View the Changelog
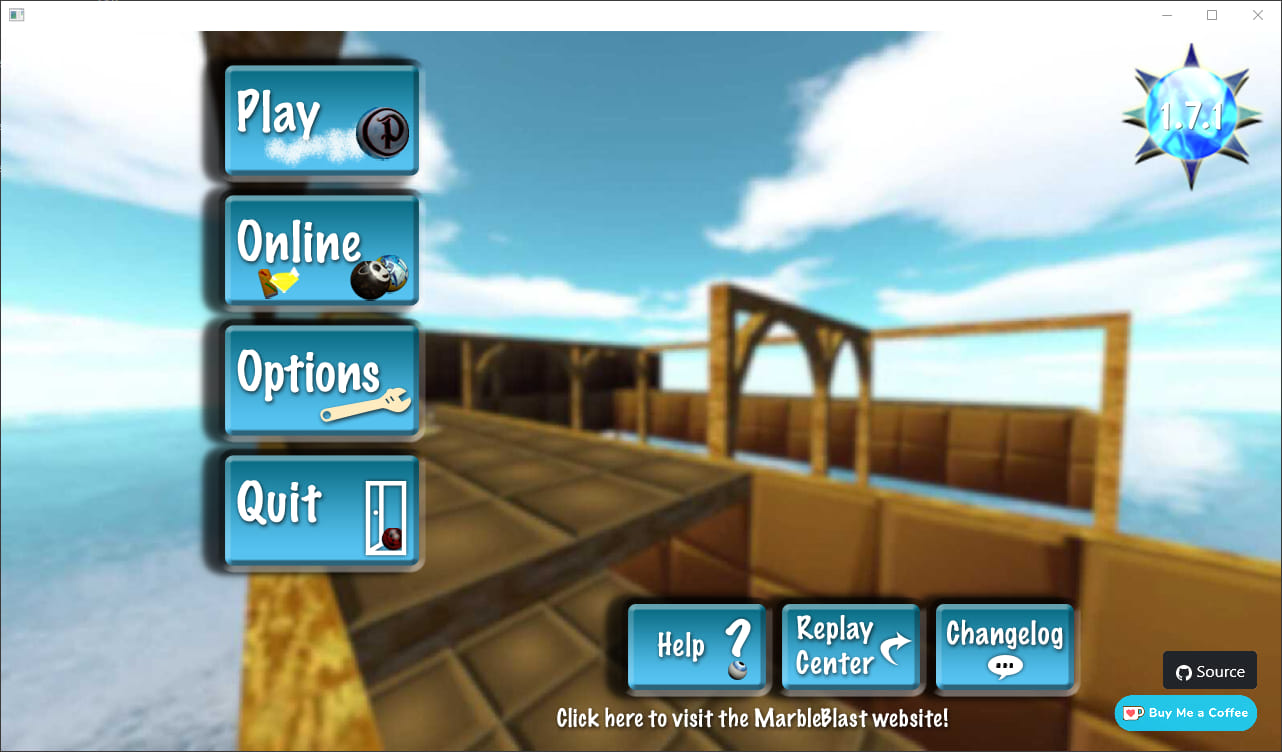Viewport: 1282px width, 752px height. coord(1004,645)
